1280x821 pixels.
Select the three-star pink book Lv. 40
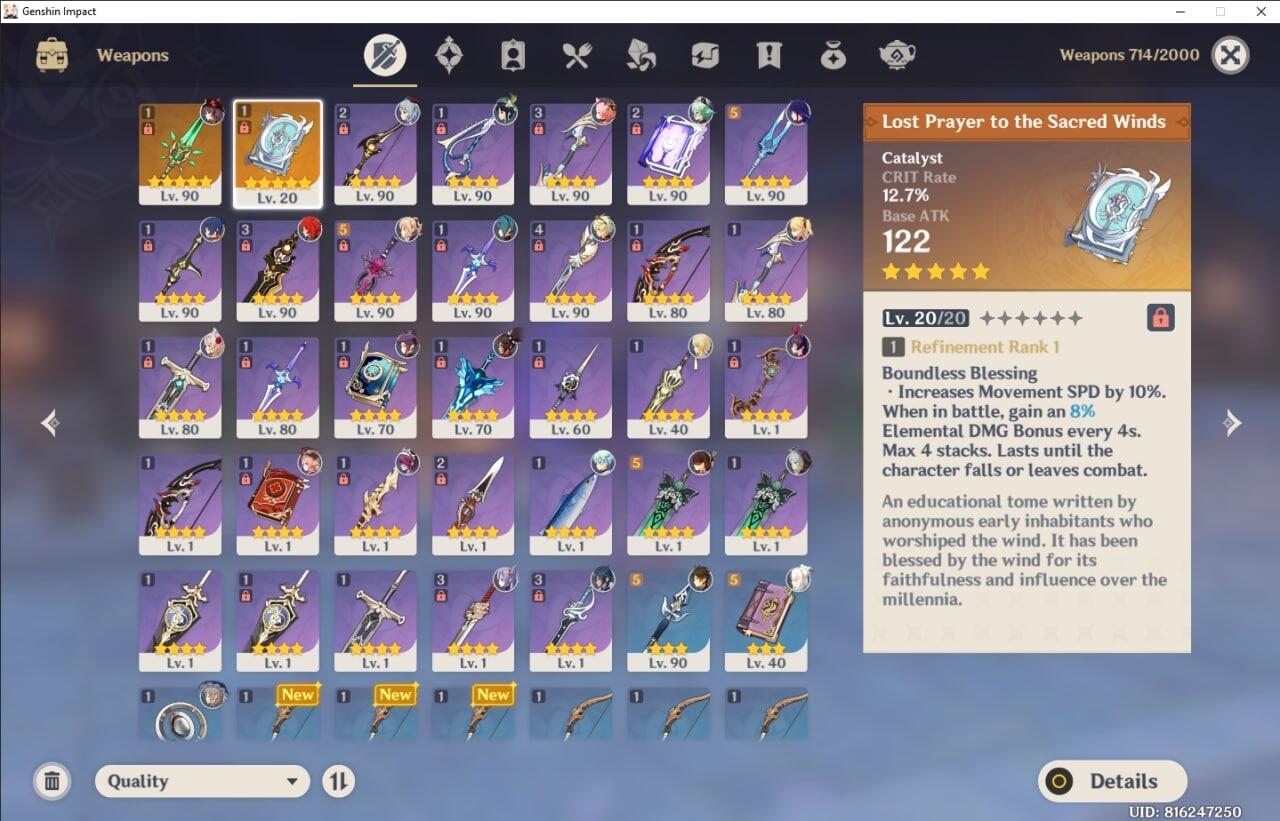[766, 621]
